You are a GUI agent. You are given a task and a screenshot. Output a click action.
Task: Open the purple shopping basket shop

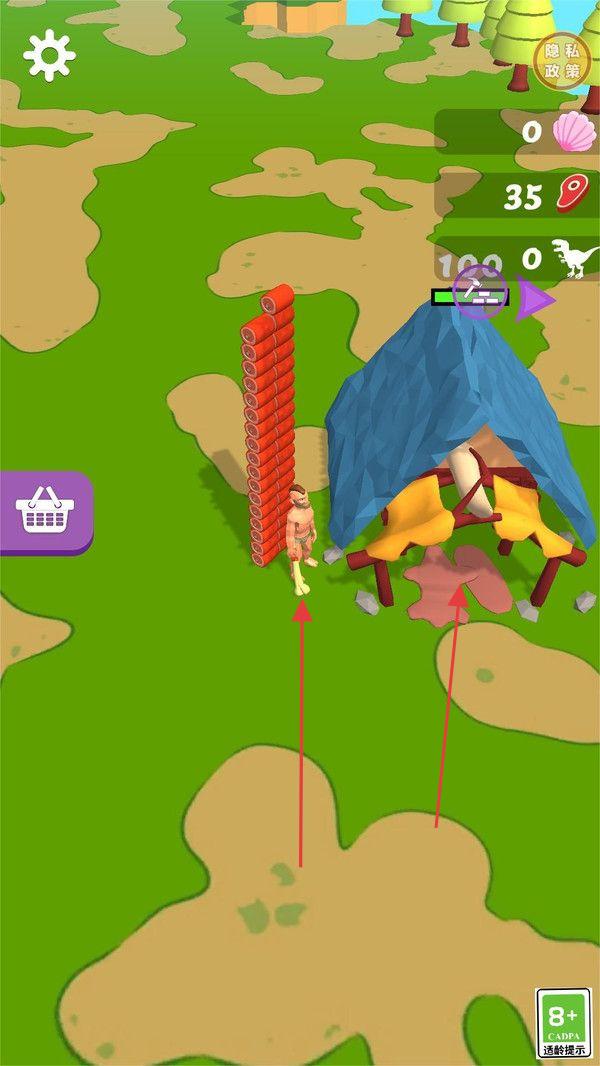pyautogui.click(x=45, y=511)
